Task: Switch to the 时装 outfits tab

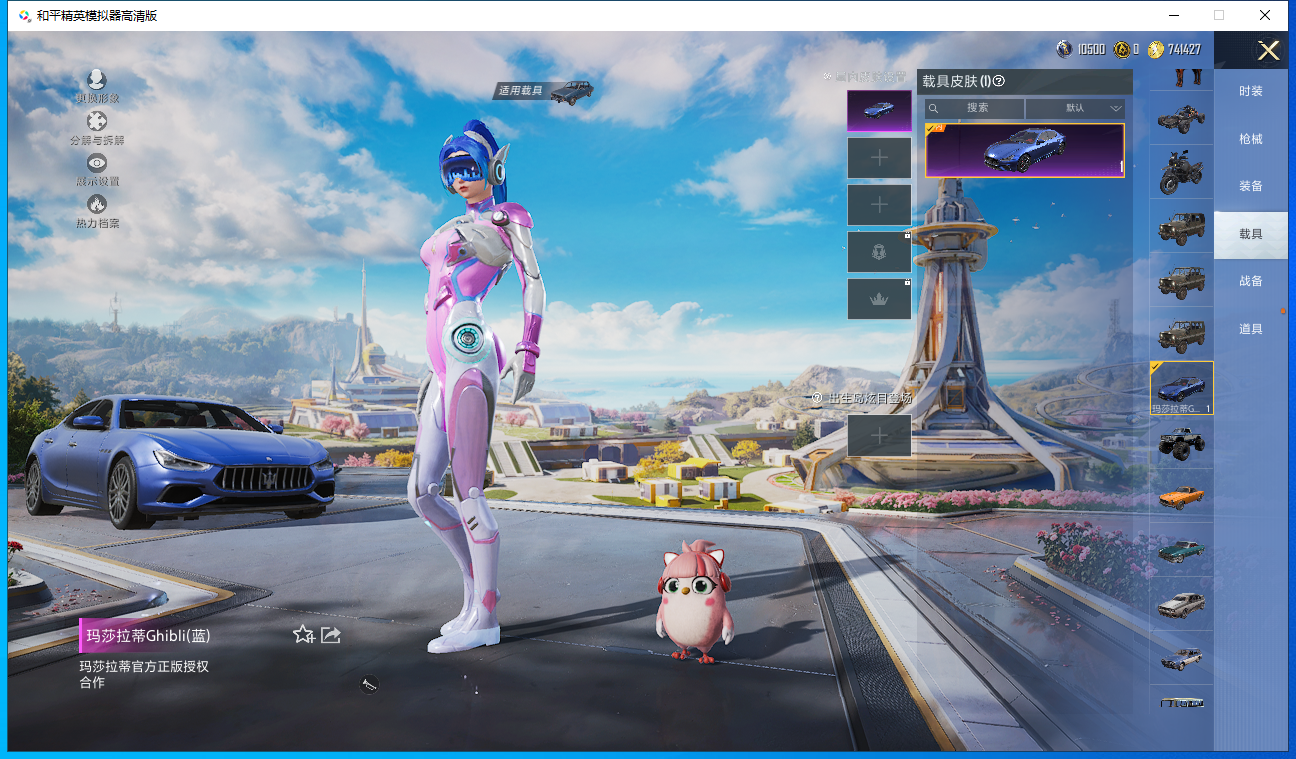Action: pyautogui.click(x=1250, y=91)
